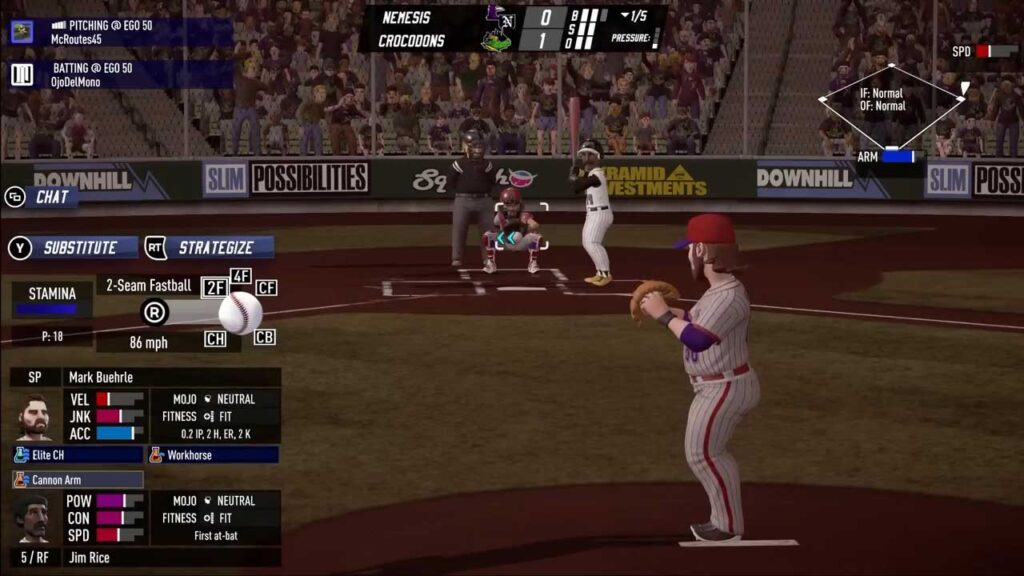This screenshot has height=576, width=1024.
Task: Open the Chat panel
Action: [42, 197]
